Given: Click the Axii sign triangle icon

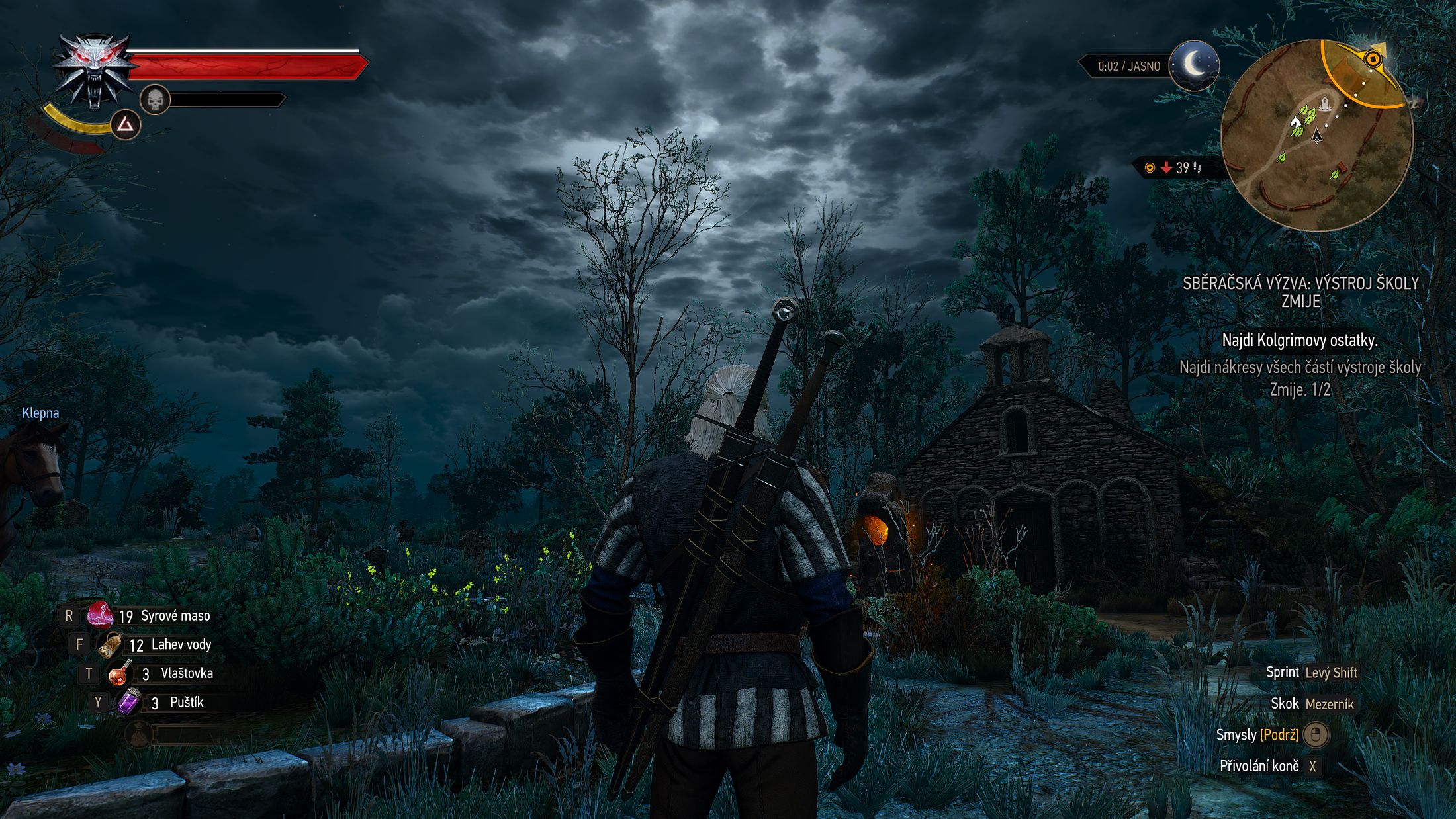Looking at the screenshot, I should point(126,124).
